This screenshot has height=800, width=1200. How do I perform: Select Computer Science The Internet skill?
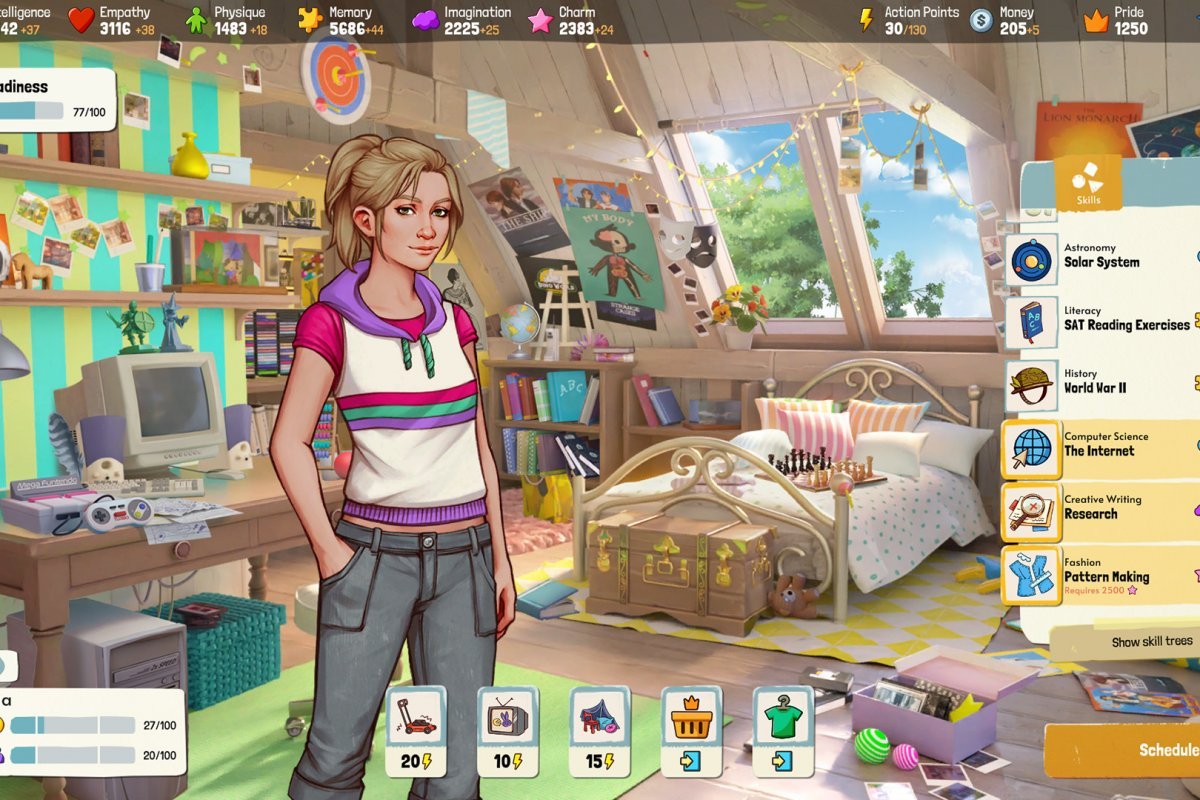click(x=1100, y=446)
